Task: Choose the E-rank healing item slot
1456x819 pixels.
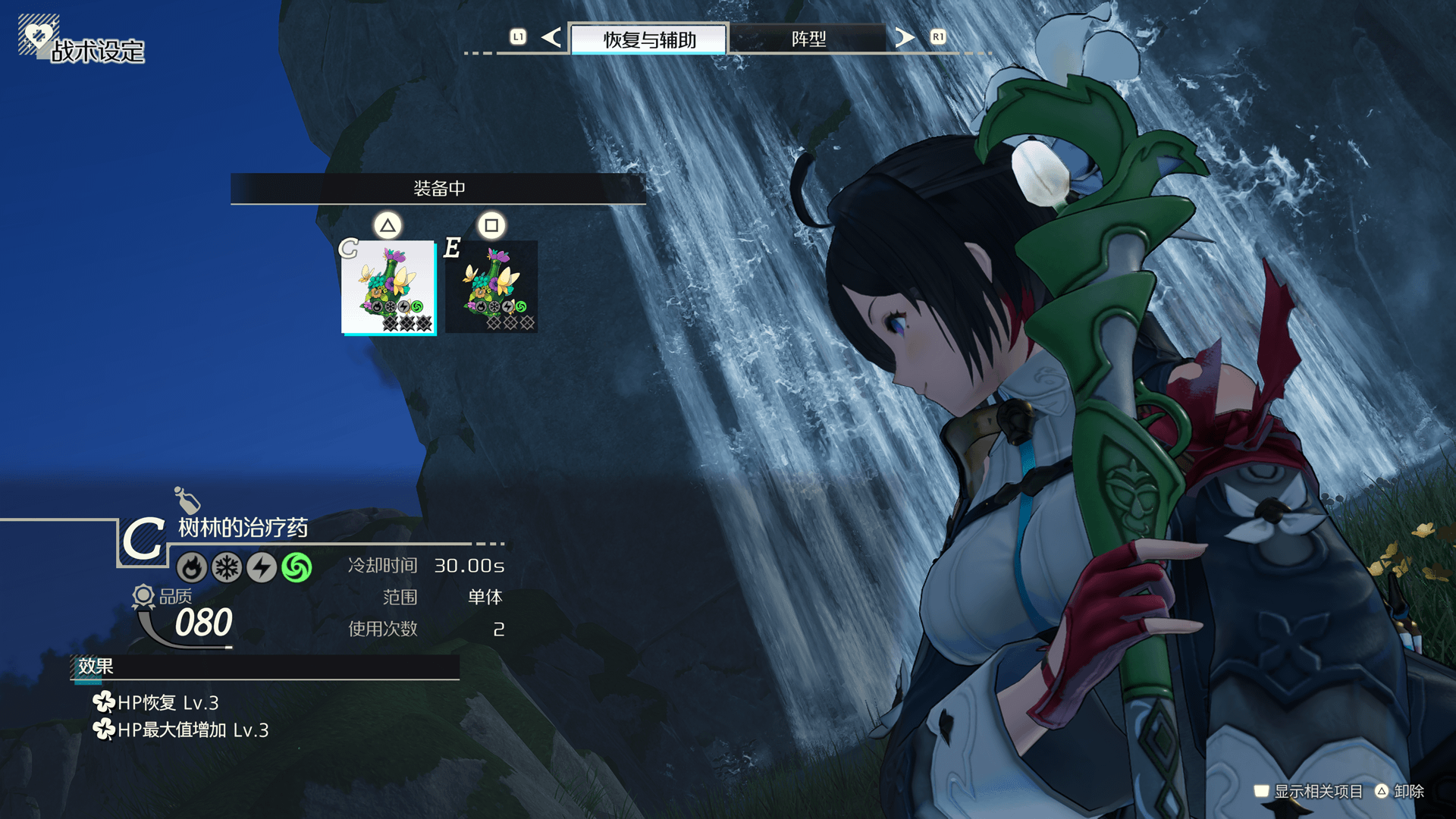Action: (491, 287)
